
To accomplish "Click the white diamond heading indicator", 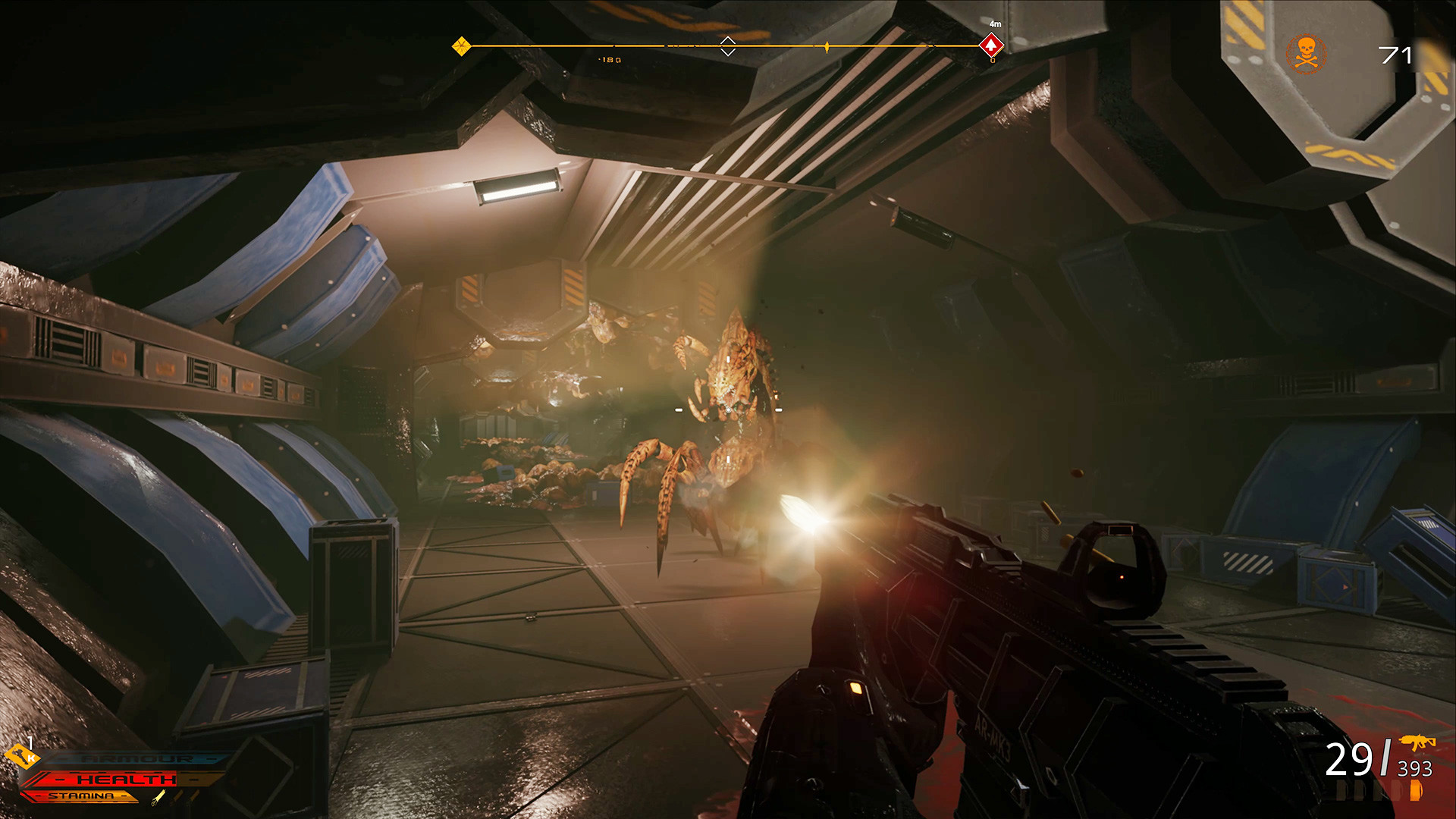I will (x=727, y=46).
